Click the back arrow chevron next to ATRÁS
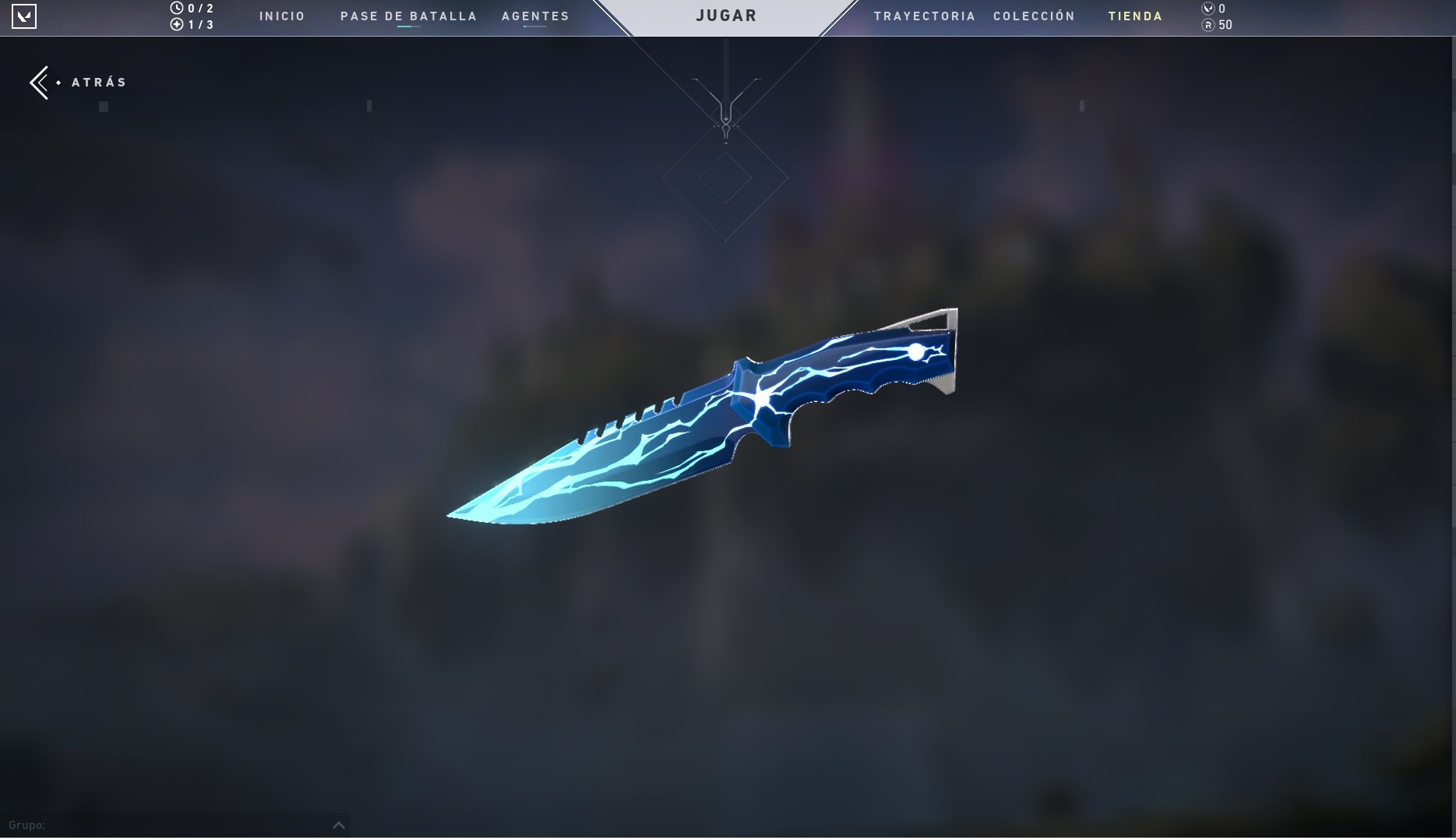 [x=40, y=82]
